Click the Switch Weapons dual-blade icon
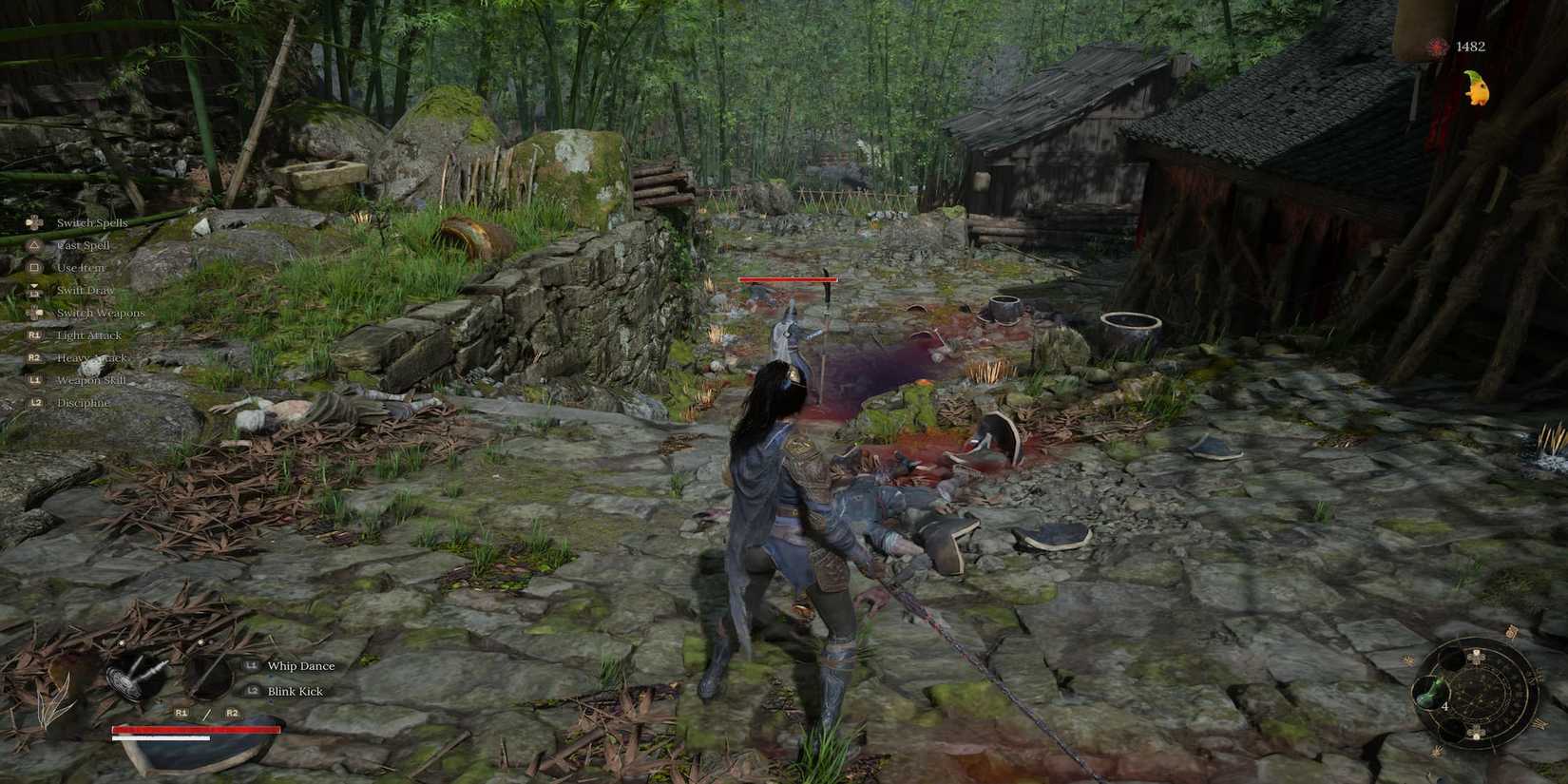 pos(35,313)
